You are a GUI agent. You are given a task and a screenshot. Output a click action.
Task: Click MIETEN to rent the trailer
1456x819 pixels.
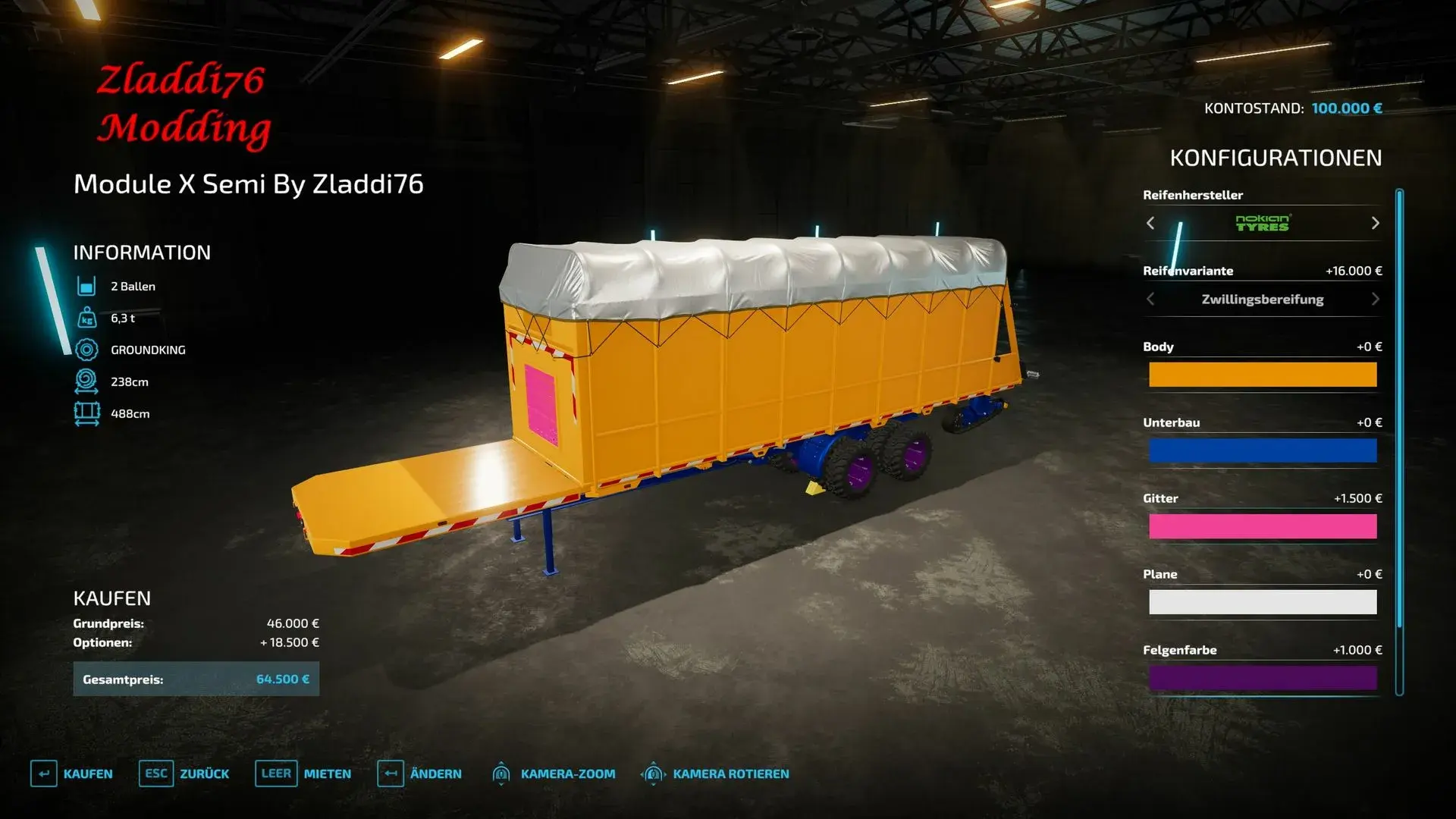coord(325,773)
